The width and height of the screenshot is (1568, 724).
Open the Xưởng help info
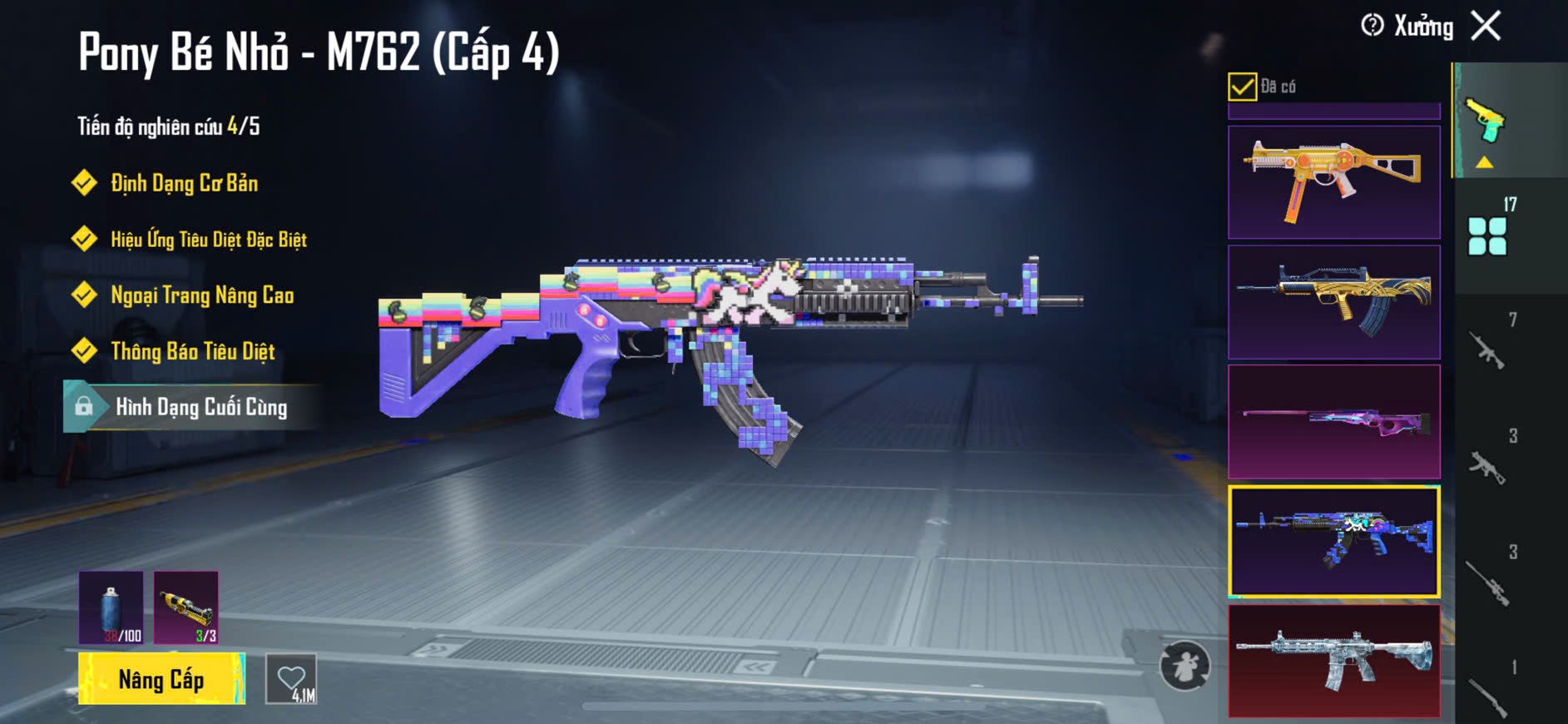click(1373, 26)
